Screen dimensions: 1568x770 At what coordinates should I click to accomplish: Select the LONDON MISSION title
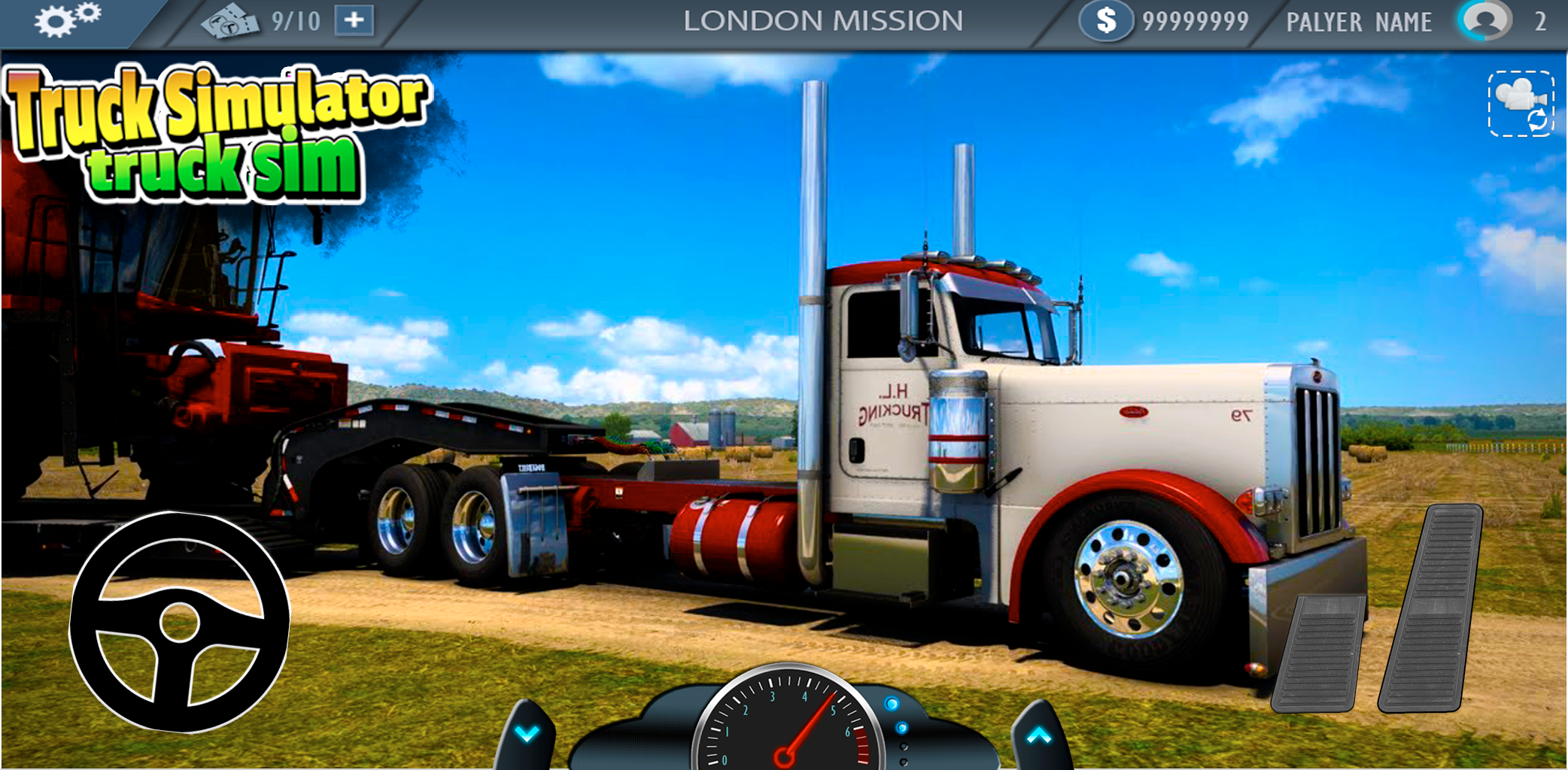825,20
